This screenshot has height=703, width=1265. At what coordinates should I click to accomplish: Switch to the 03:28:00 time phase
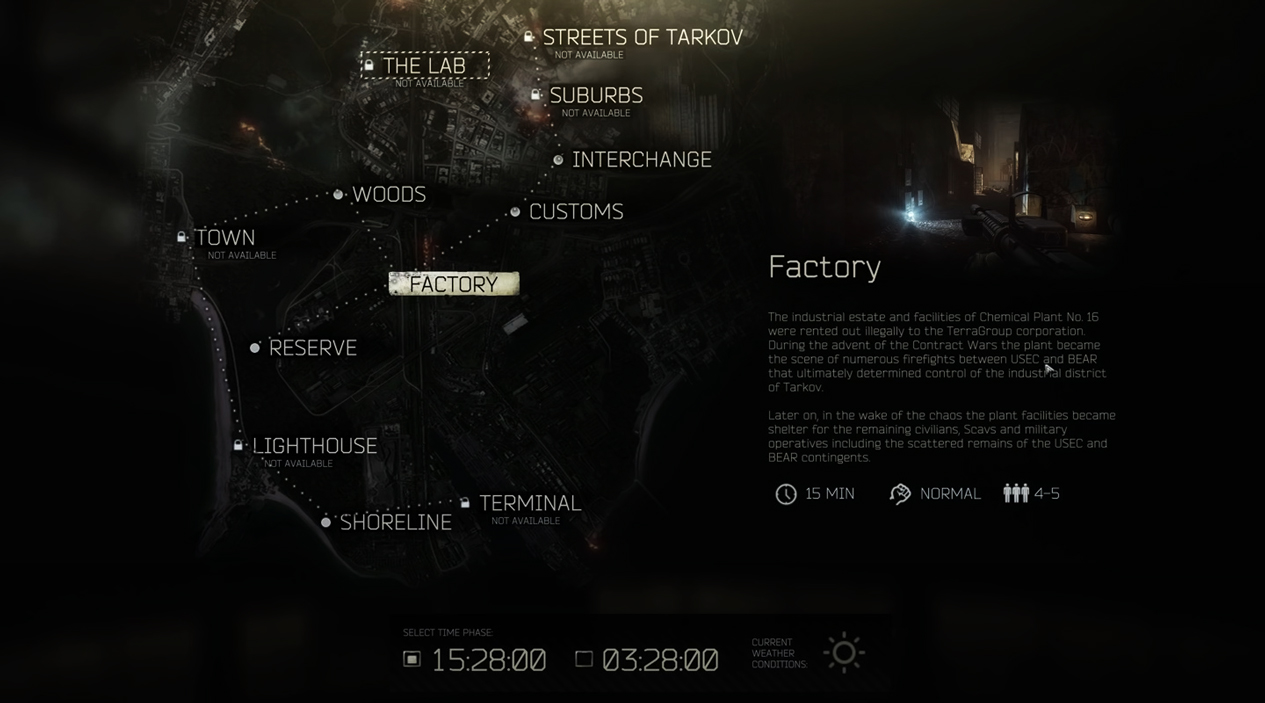tap(584, 659)
